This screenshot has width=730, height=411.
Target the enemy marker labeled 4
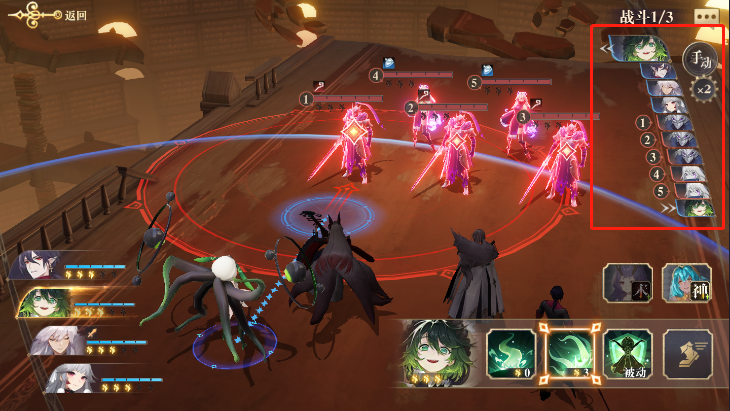(376, 75)
